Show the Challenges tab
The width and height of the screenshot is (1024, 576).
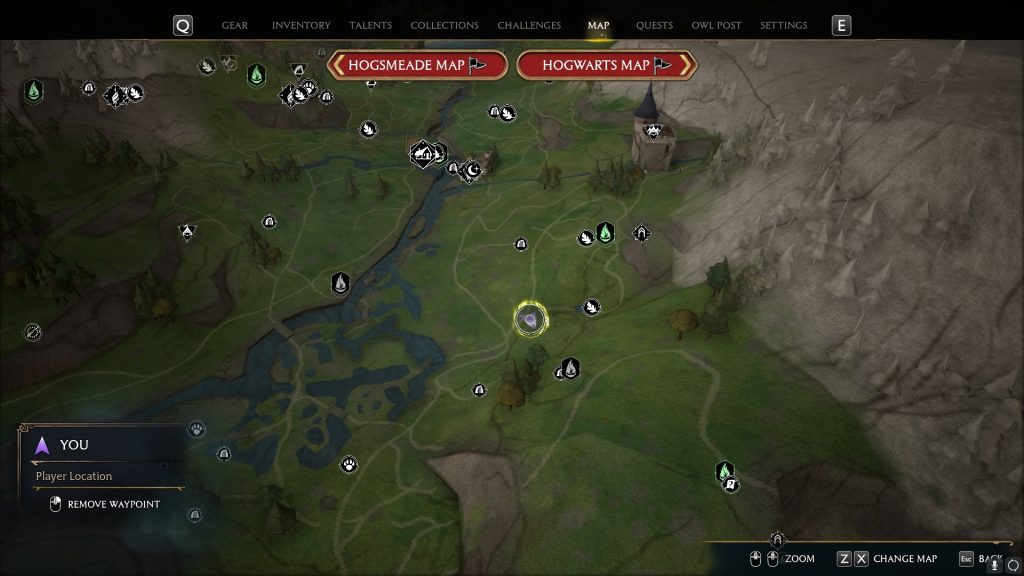click(529, 25)
